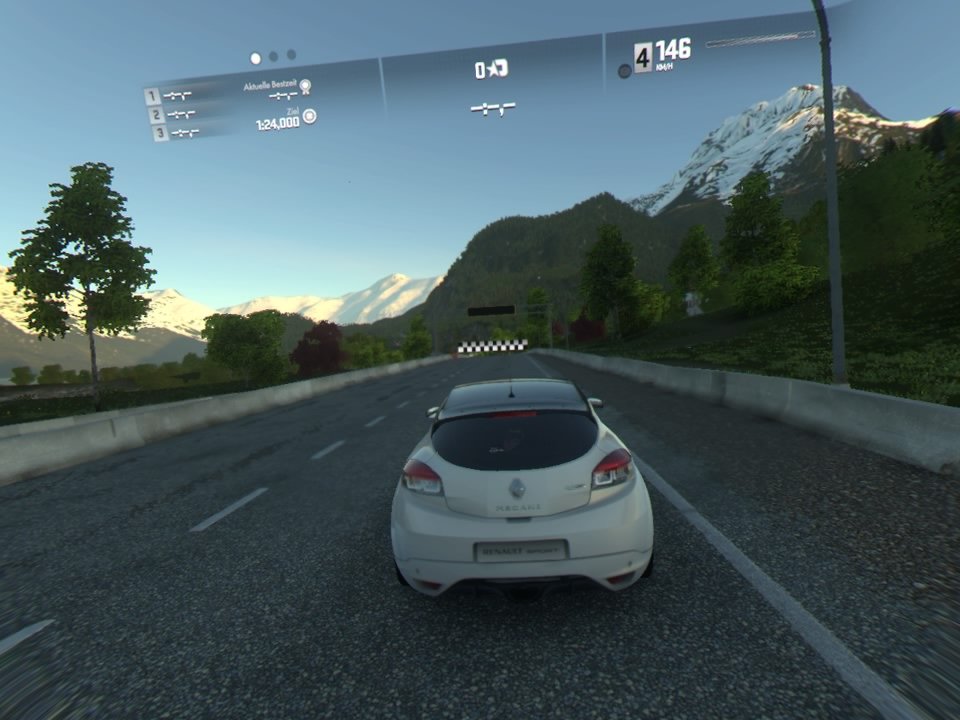Viewport: 960px width, 720px height.
Task: Click the dark circle beside the gear number
Action: pos(625,71)
